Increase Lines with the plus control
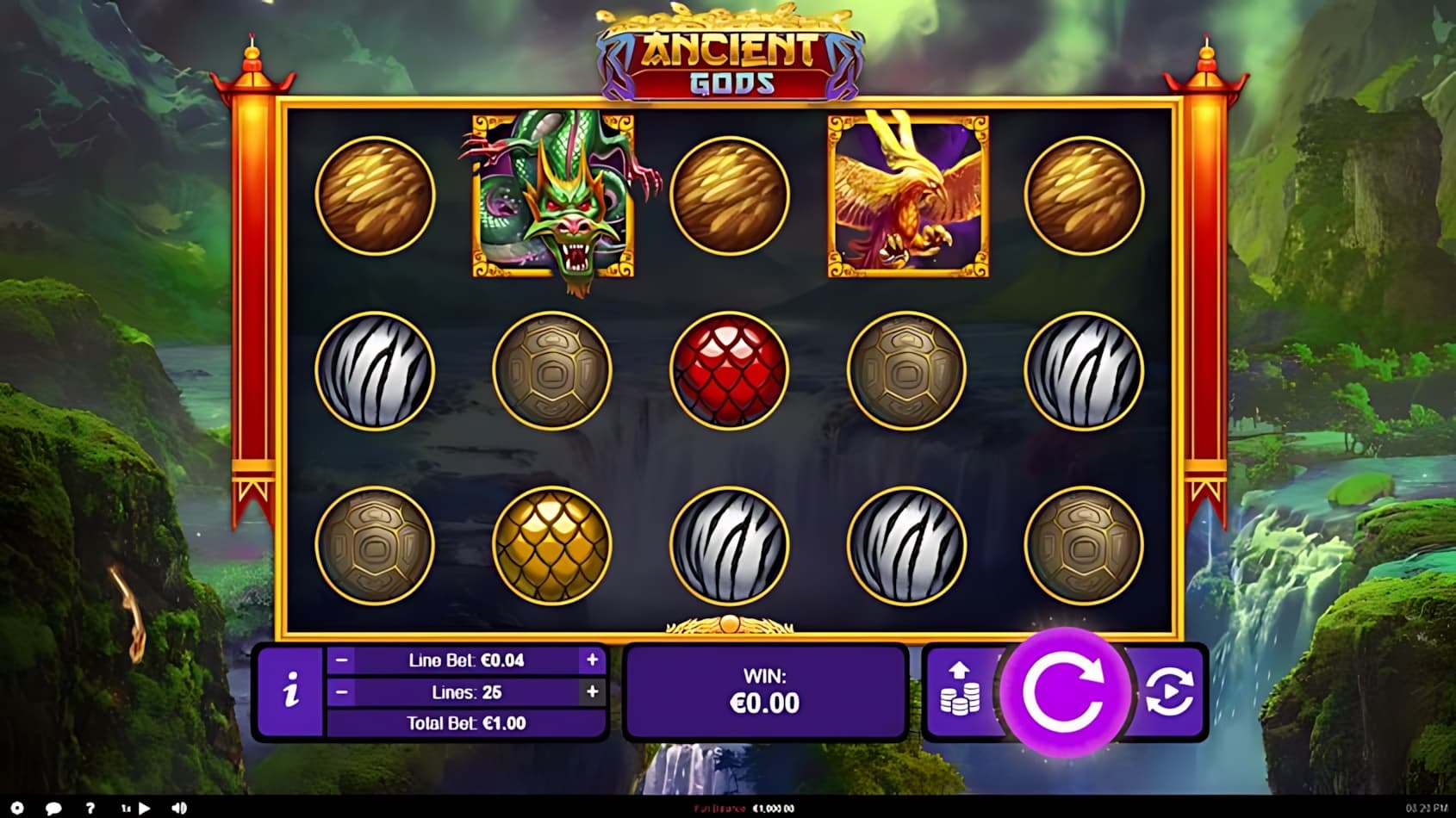1456x818 pixels. coord(592,691)
